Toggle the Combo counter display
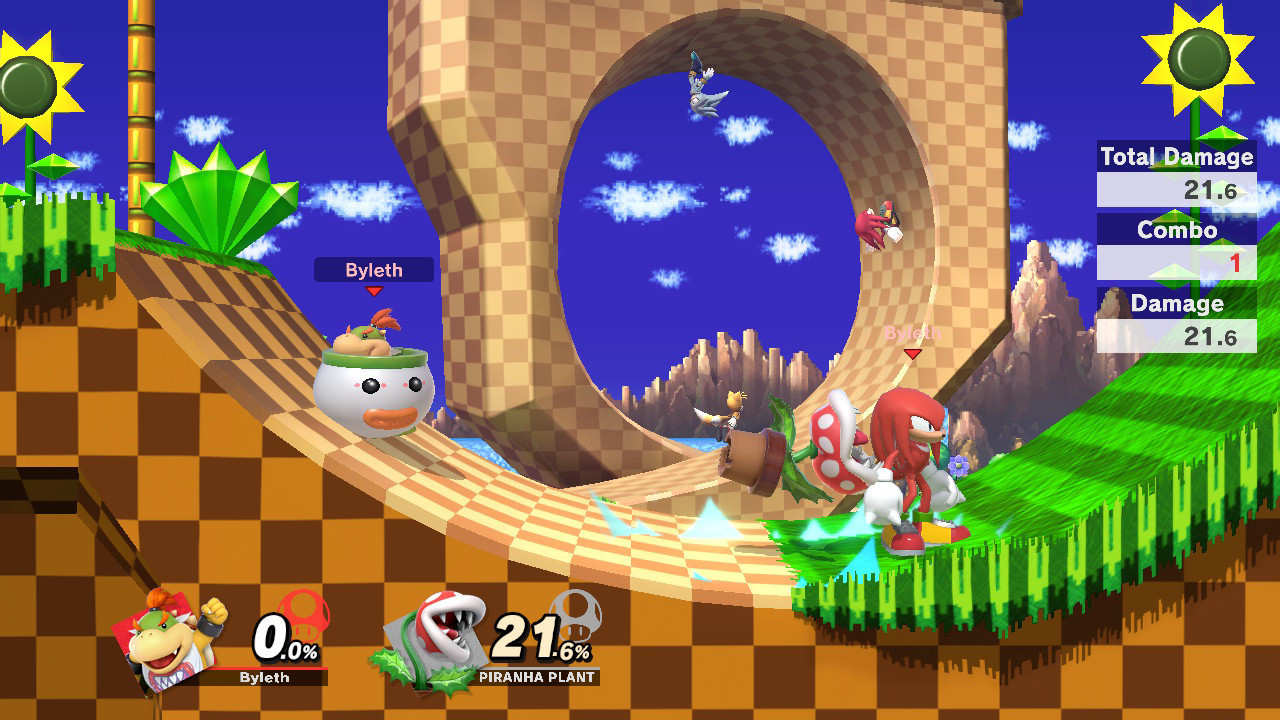Image resolution: width=1280 pixels, height=720 pixels. [1176, 231]
